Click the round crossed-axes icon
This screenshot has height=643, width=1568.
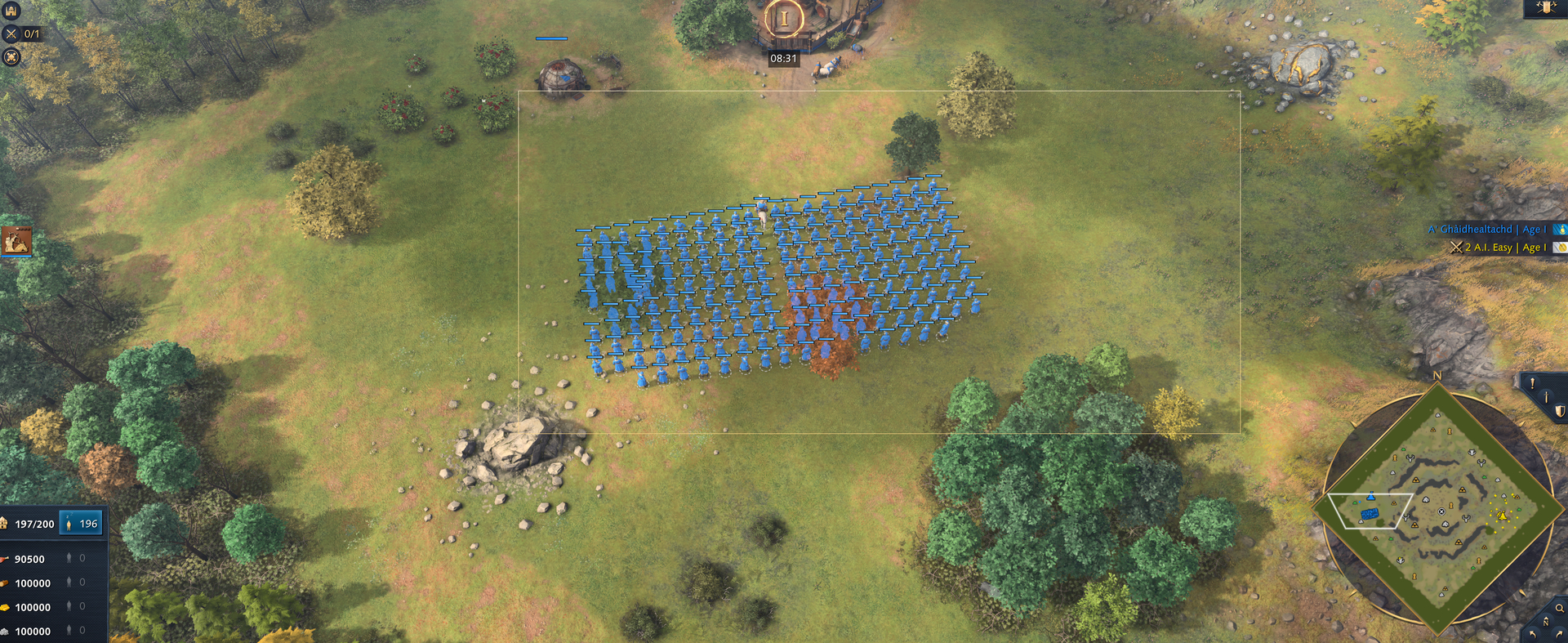(11, 56)
